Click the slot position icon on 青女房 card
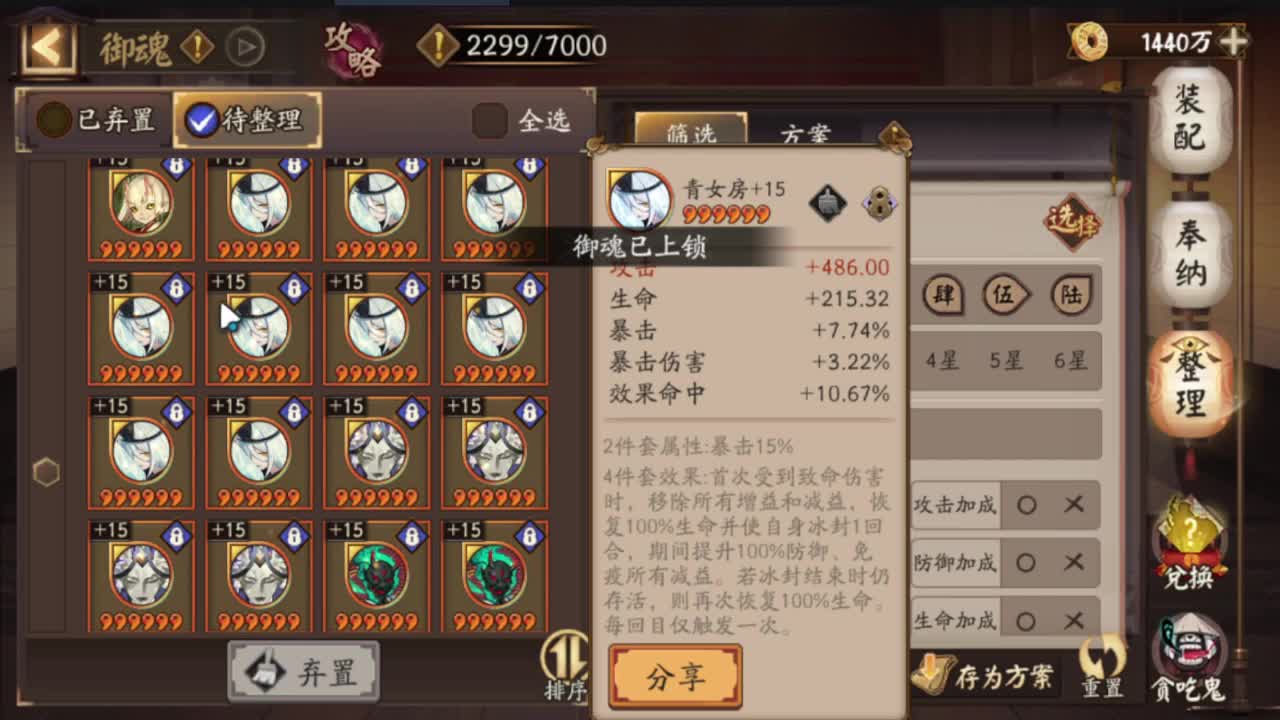This screenshot has width=1280, height=720. tap(879, 202)
